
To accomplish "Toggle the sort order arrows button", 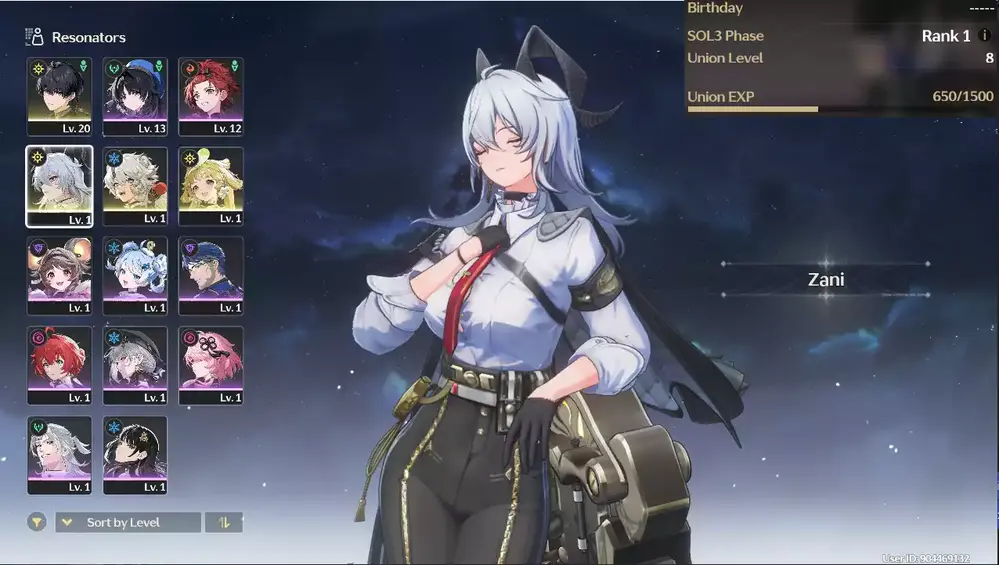I will (x=224, y=522).
